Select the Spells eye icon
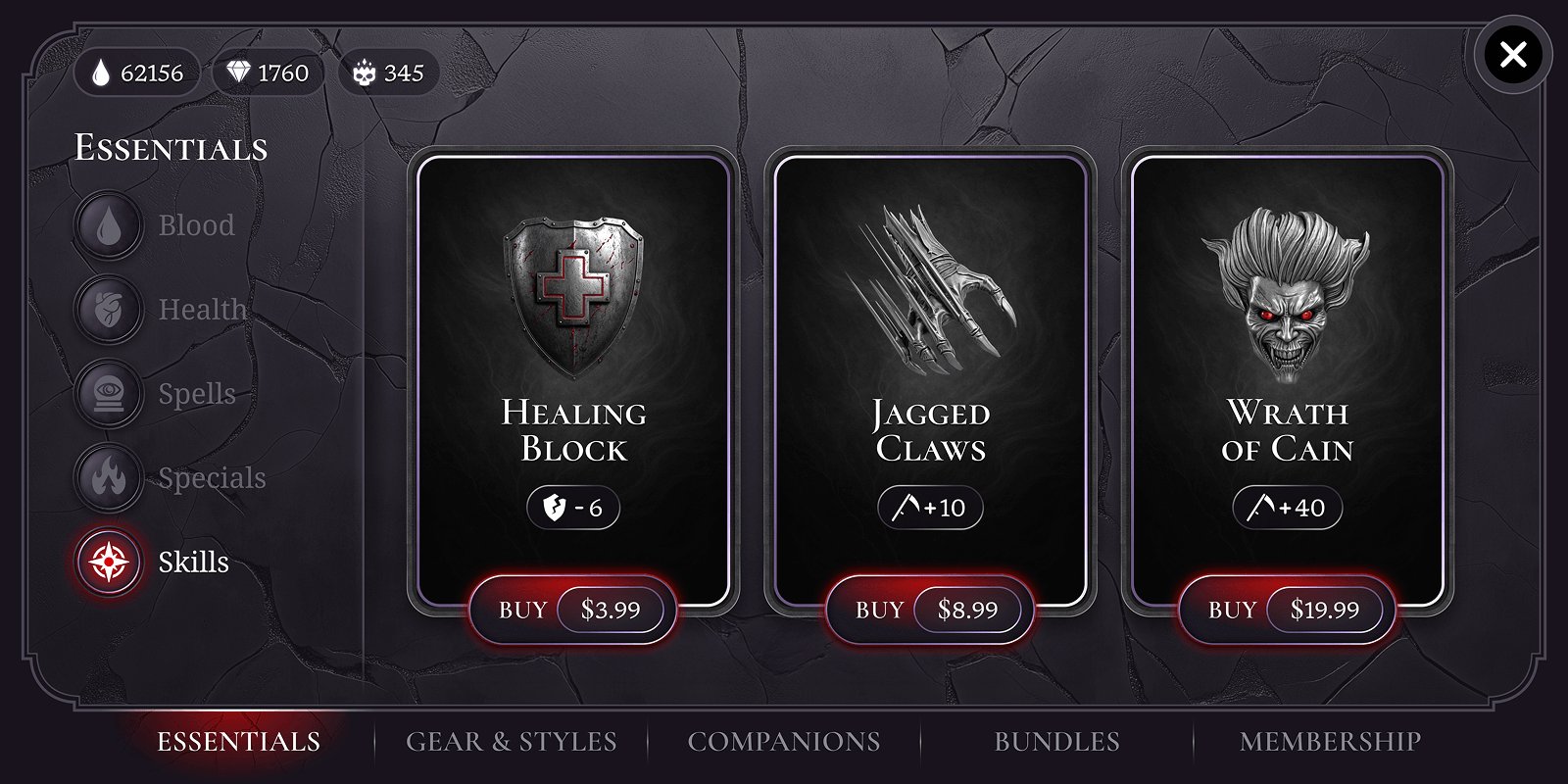The width and height of the screenshot is (1568, 784). click(108, 393)
